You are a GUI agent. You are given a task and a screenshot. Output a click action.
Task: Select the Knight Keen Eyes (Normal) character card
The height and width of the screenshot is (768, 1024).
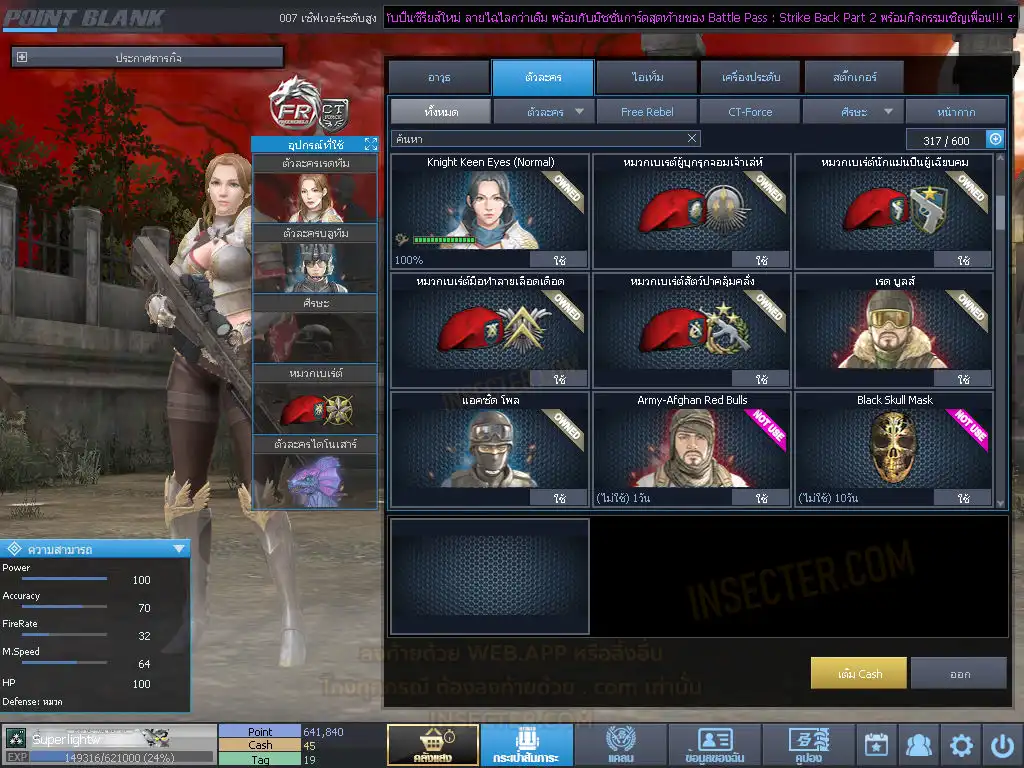490,211
